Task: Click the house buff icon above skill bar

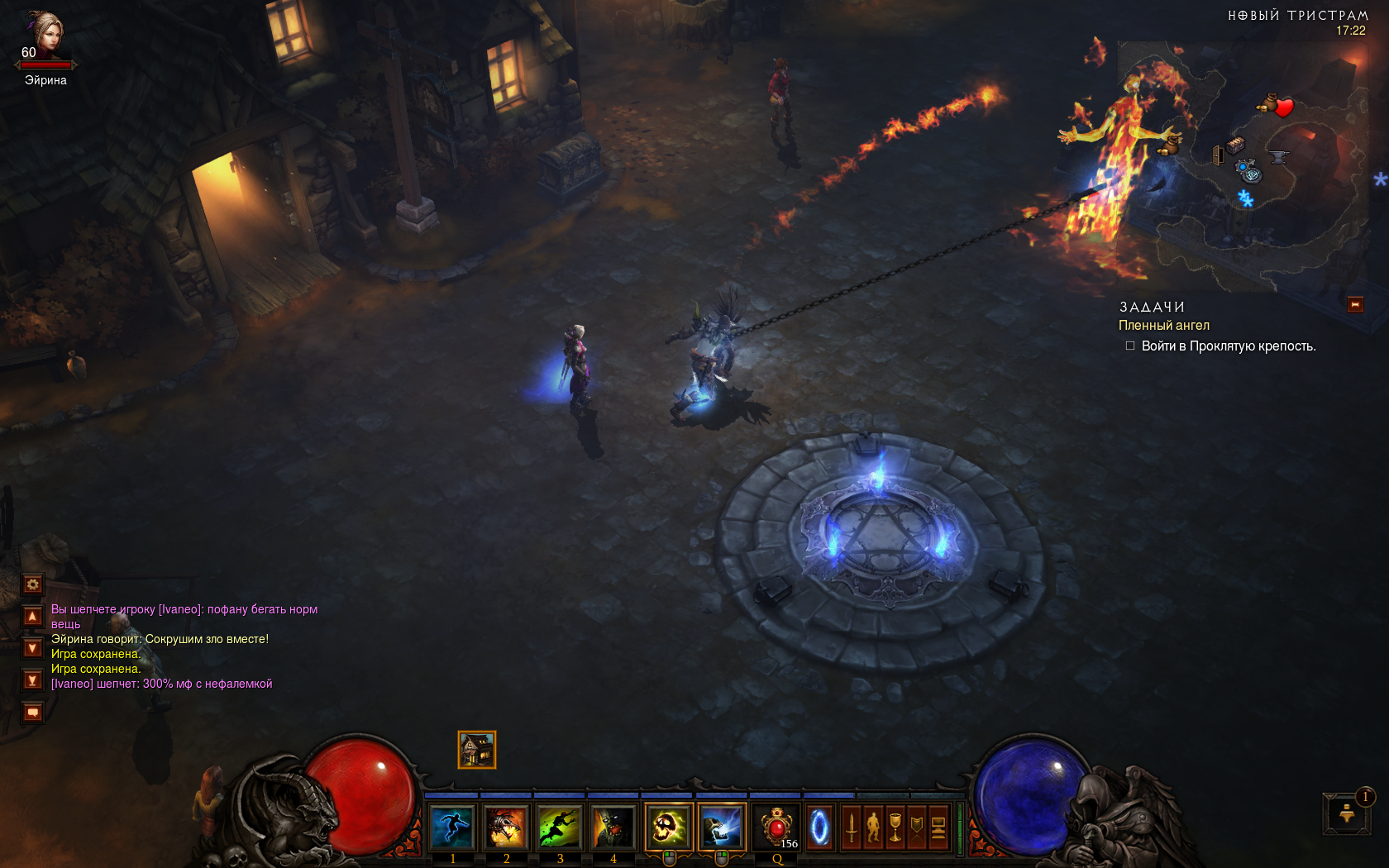Action: pos(477,750)
